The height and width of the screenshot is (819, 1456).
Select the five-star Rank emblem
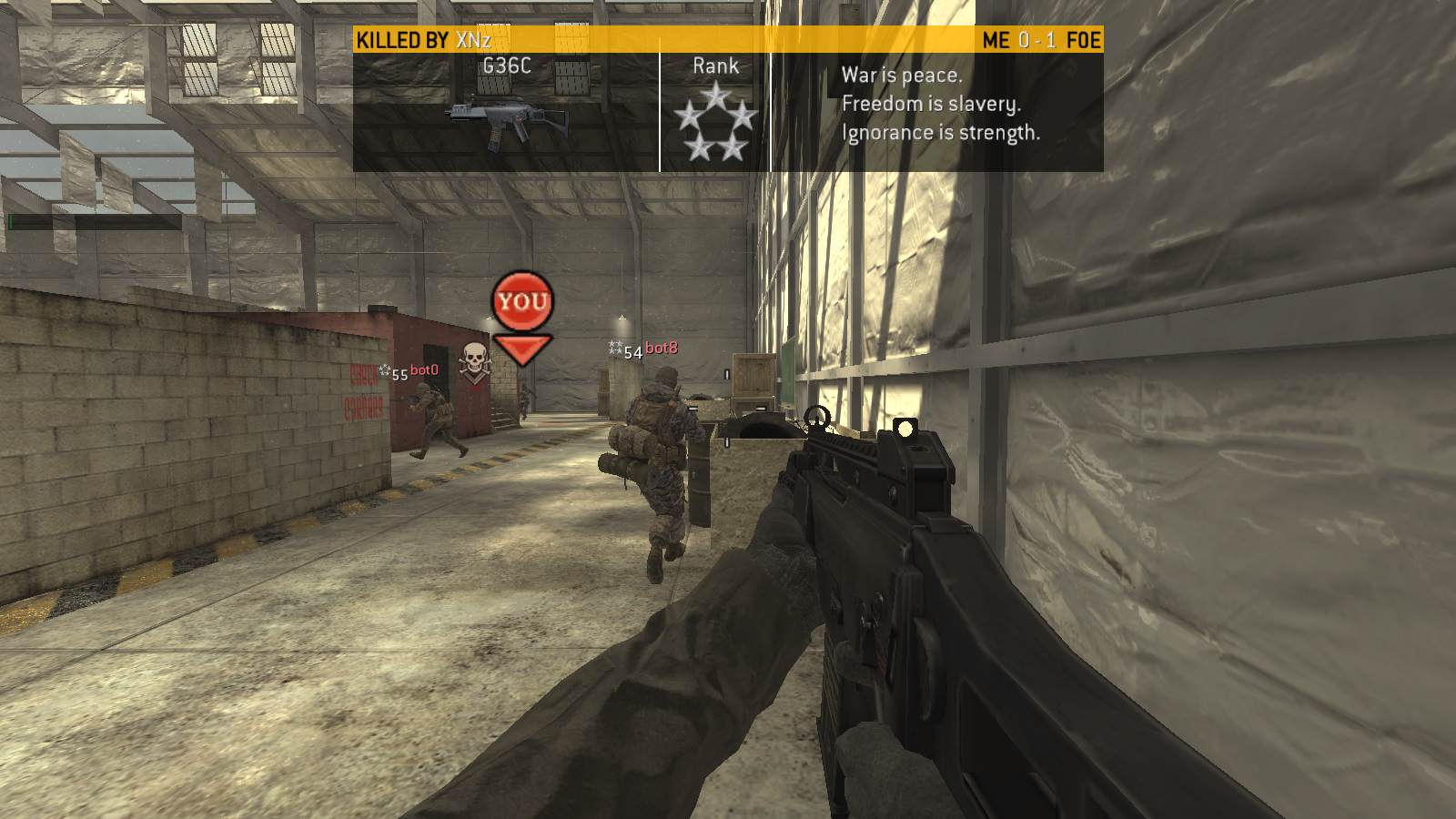pyautogui.click(x=715, y=121)
